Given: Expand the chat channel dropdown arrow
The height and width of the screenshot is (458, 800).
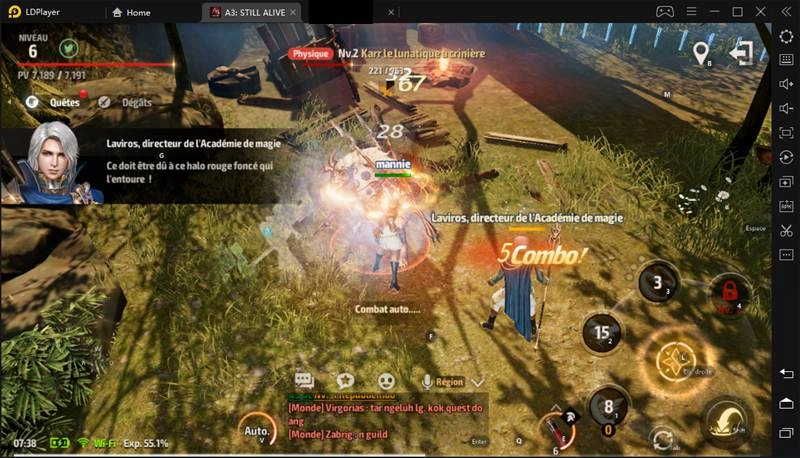Looking at the screenshot, I should [x=478, y=381].
